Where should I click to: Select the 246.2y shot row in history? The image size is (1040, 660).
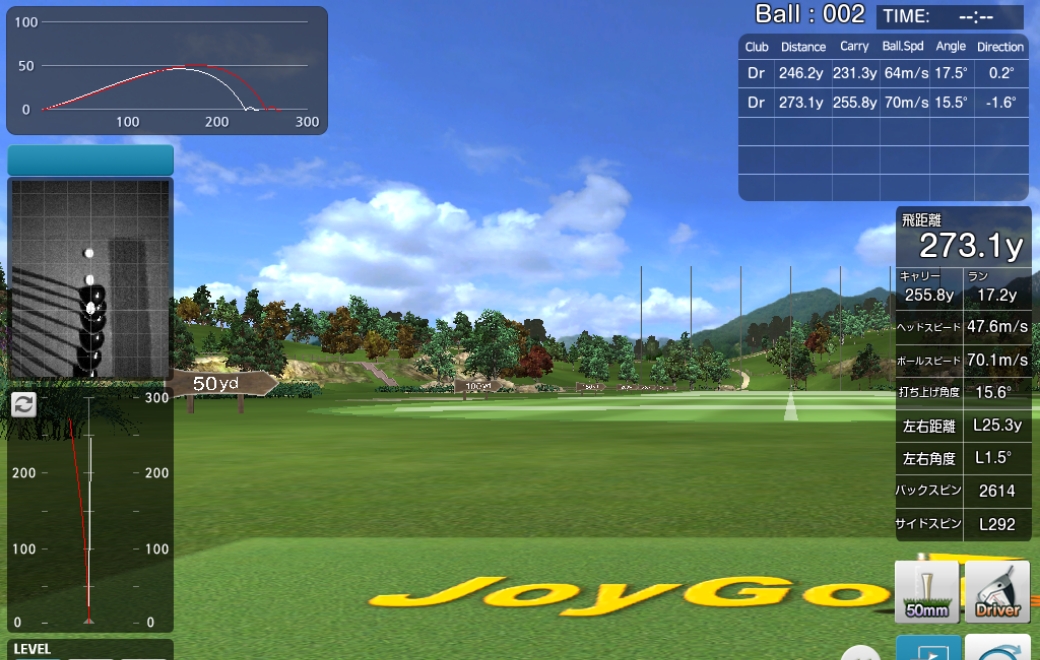[883, 74]
